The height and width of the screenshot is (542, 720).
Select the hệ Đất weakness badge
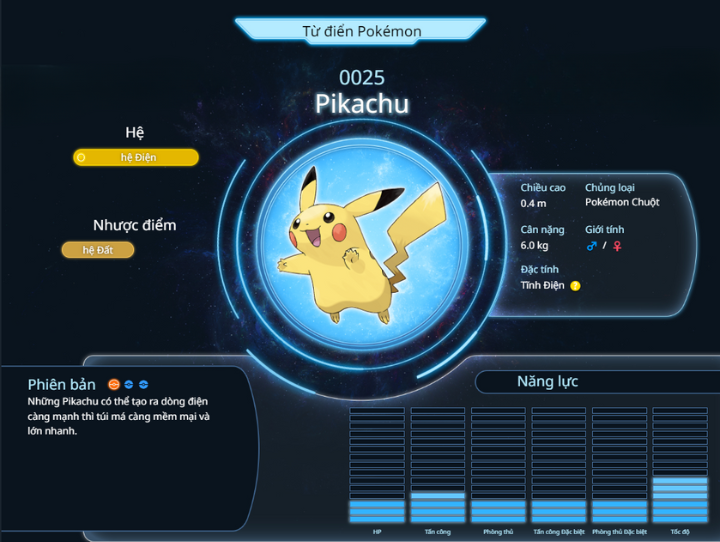pos(98,250)
